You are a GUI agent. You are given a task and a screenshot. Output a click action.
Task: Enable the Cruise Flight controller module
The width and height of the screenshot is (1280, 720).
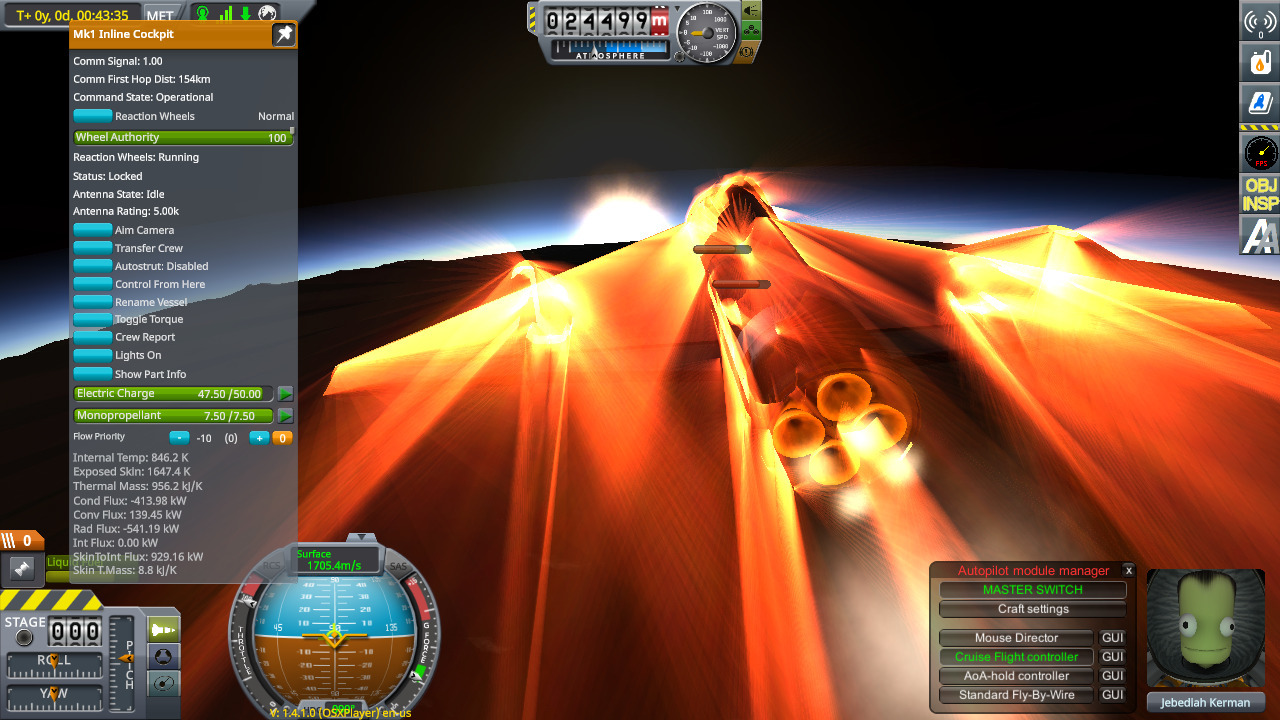pos(1016,657)
